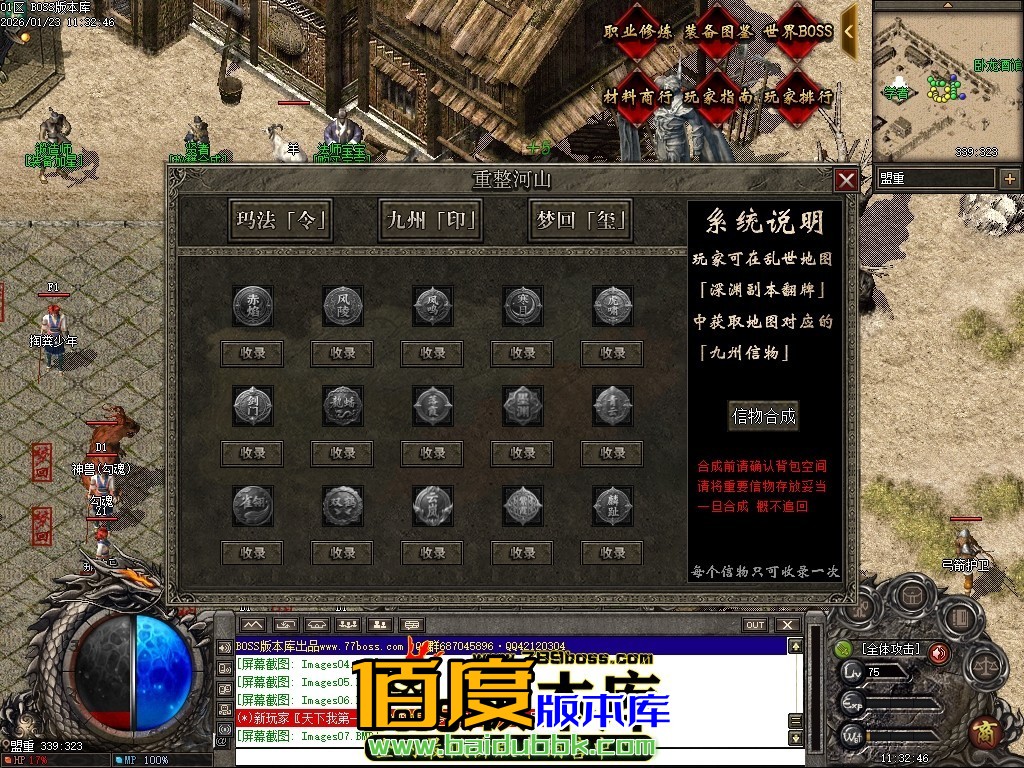Pick the 剑门 token icon
The width and height of the screenshot is (1024, 768).
click(x=252, y=405)
